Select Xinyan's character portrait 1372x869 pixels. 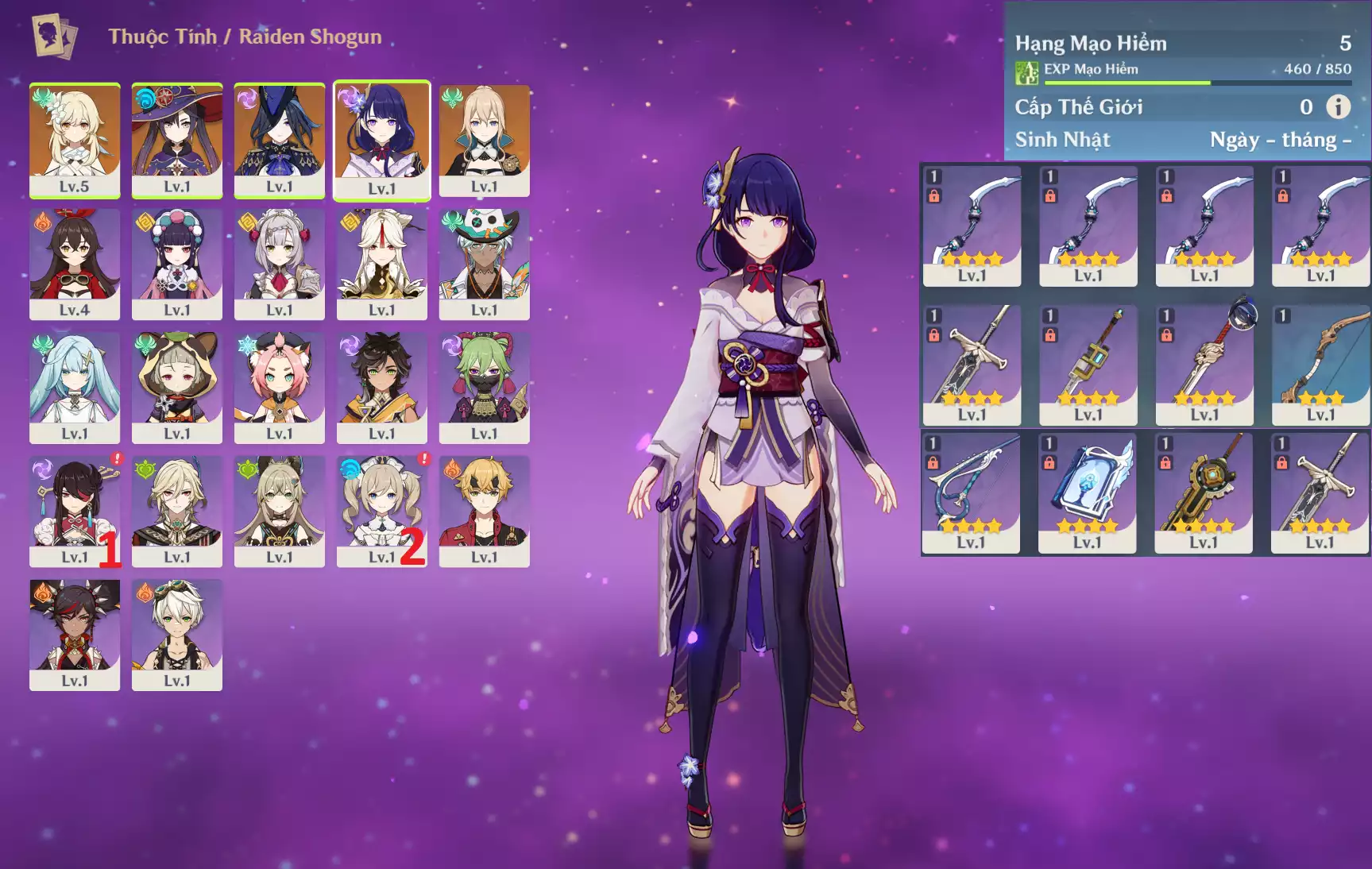(75, 634)
